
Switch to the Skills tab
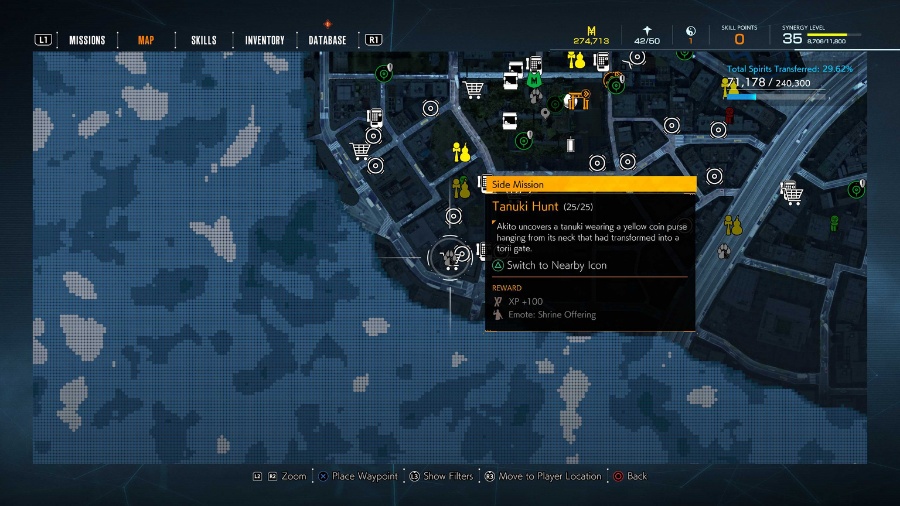(203, 40)
